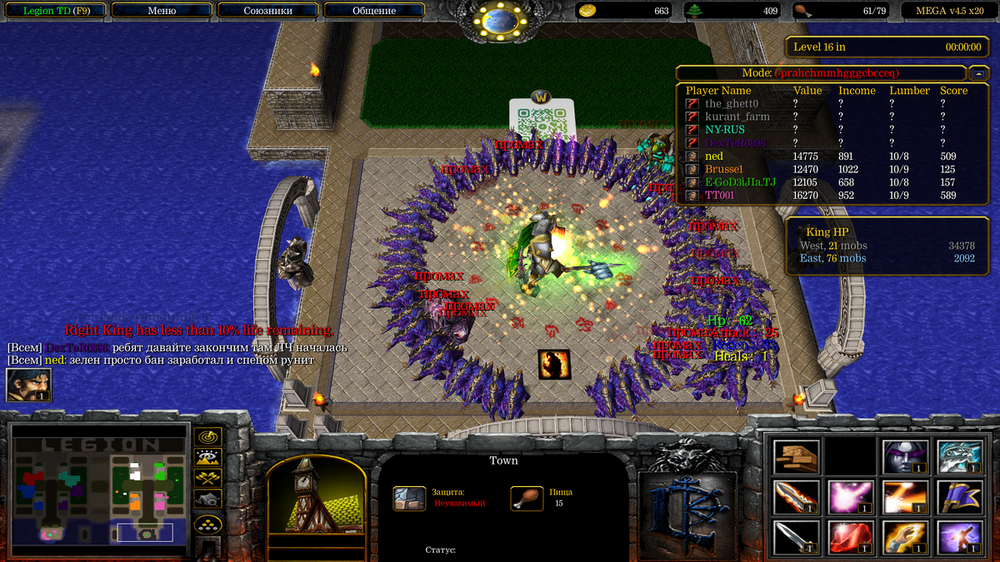
Task: Open the Legion TD quests log (F9)
Action: coord(50,11)
